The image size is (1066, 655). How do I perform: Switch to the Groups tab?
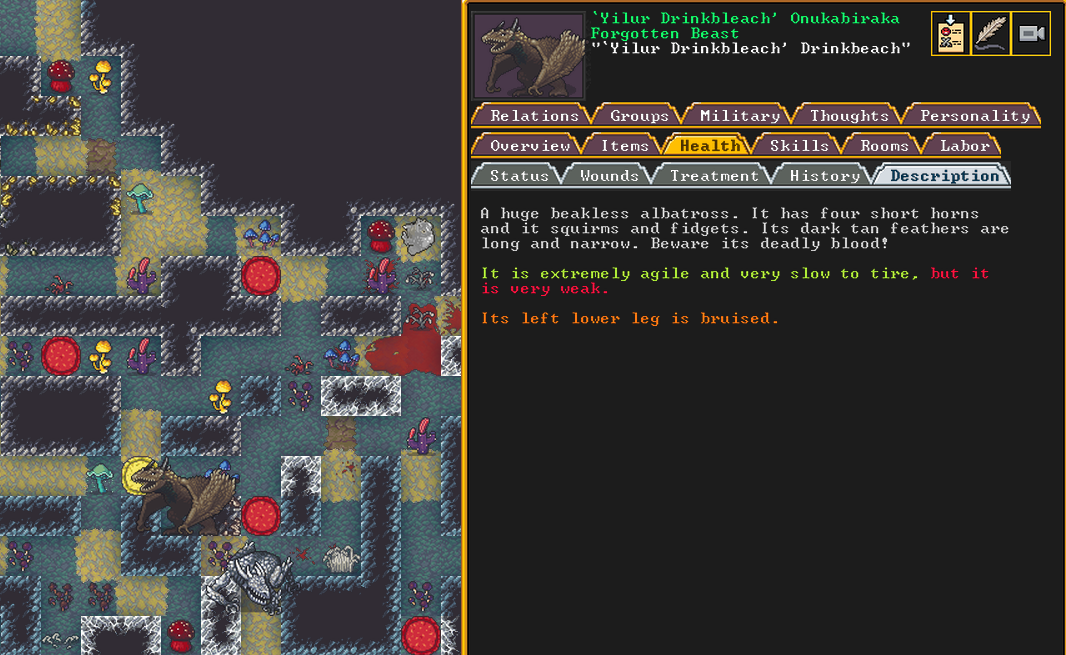click(639, 116)
